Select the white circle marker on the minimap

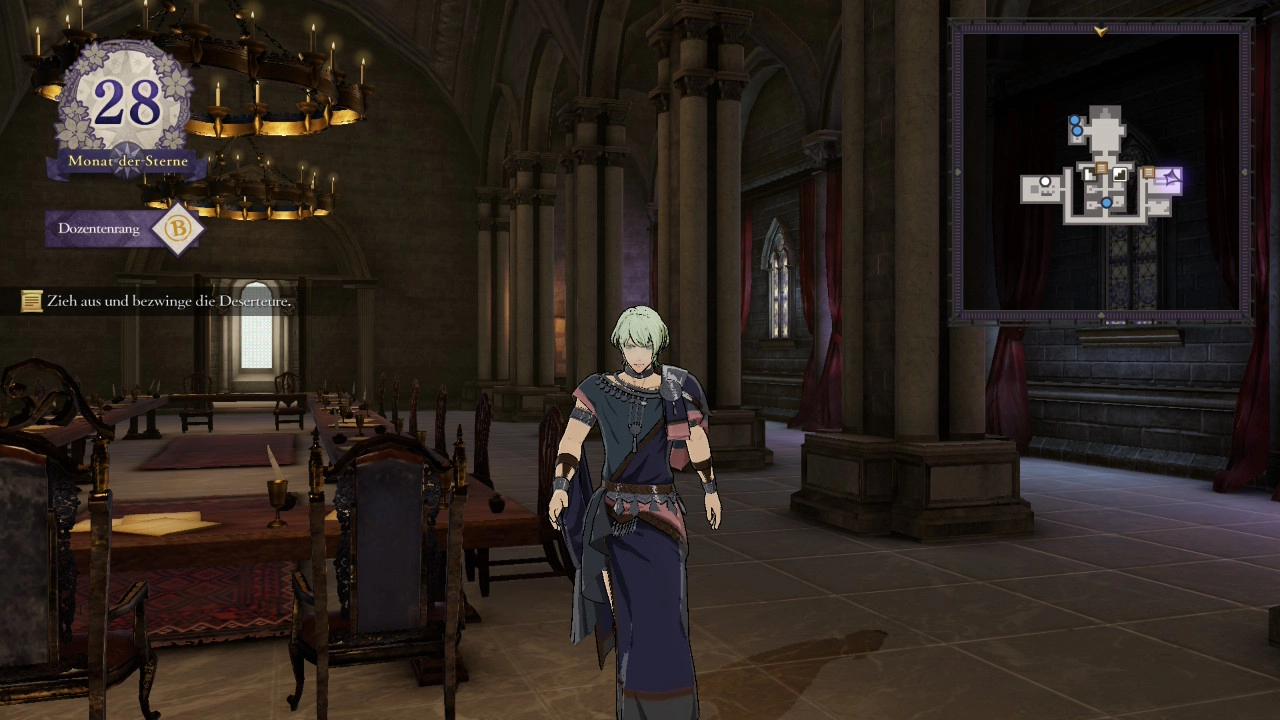point(1045,183)
